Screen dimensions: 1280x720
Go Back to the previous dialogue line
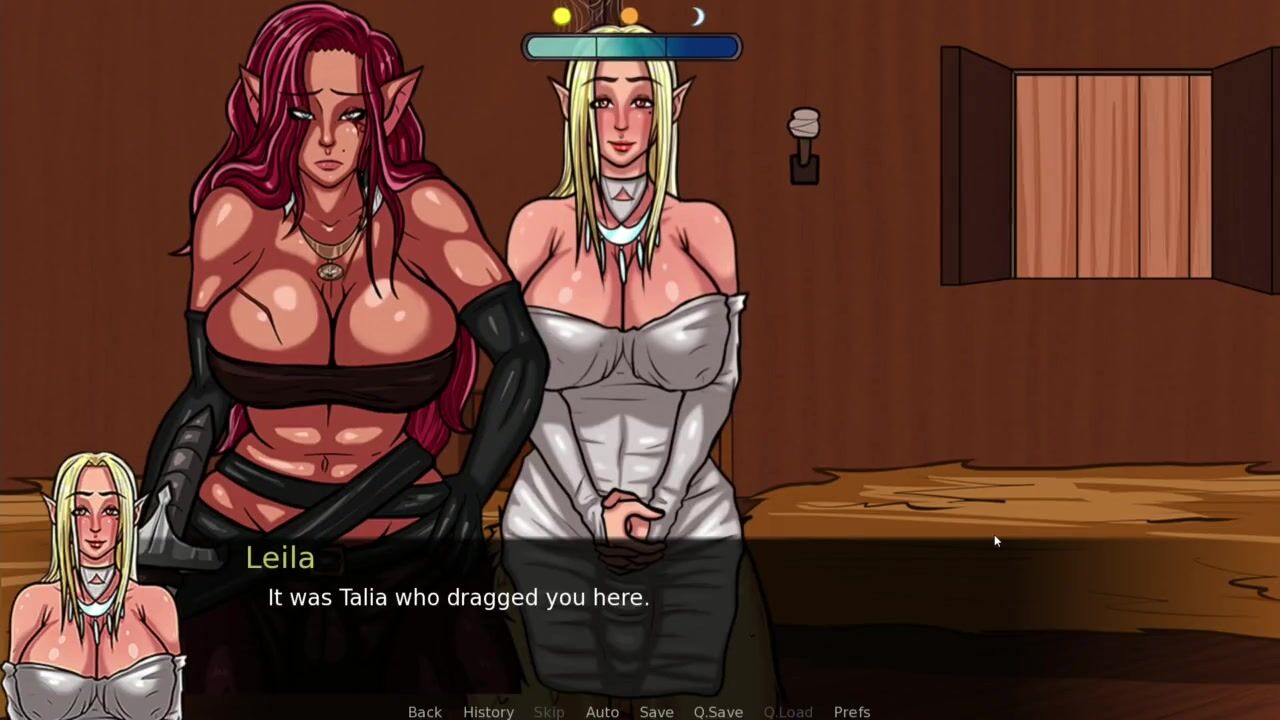click(424, 711)
